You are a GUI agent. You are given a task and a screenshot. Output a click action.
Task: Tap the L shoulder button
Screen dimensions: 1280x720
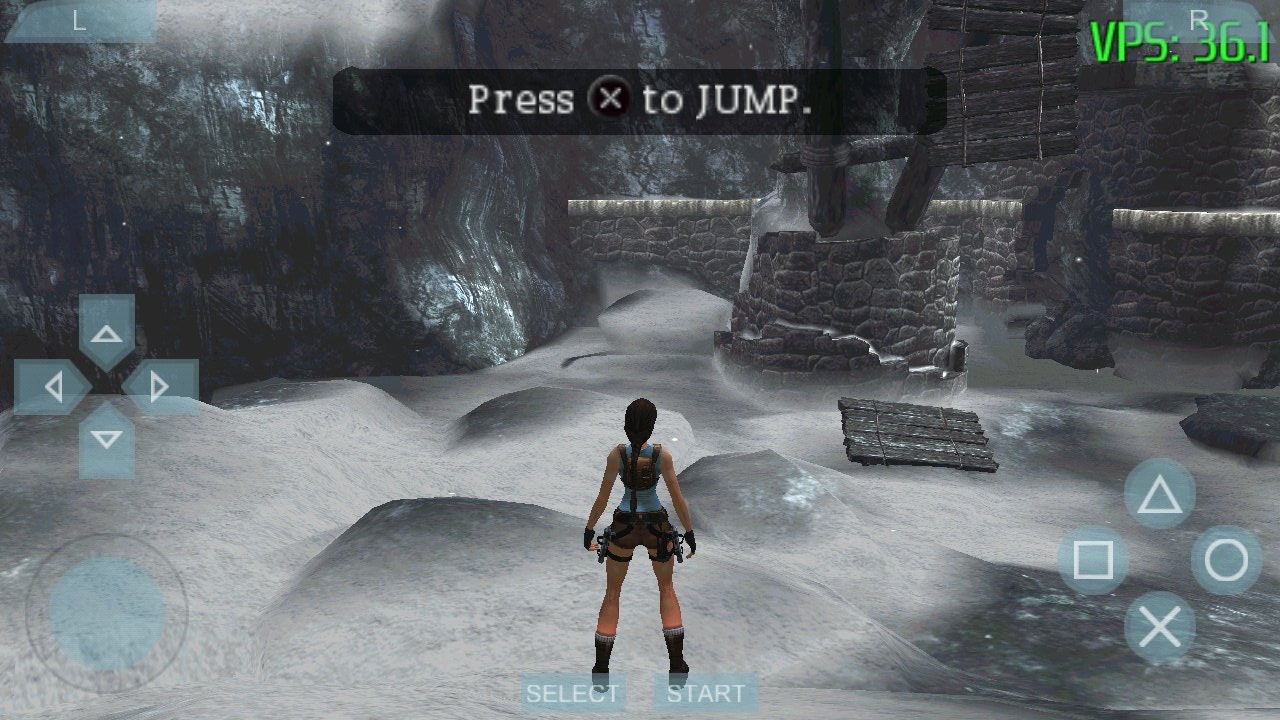[x=80, y=21]
